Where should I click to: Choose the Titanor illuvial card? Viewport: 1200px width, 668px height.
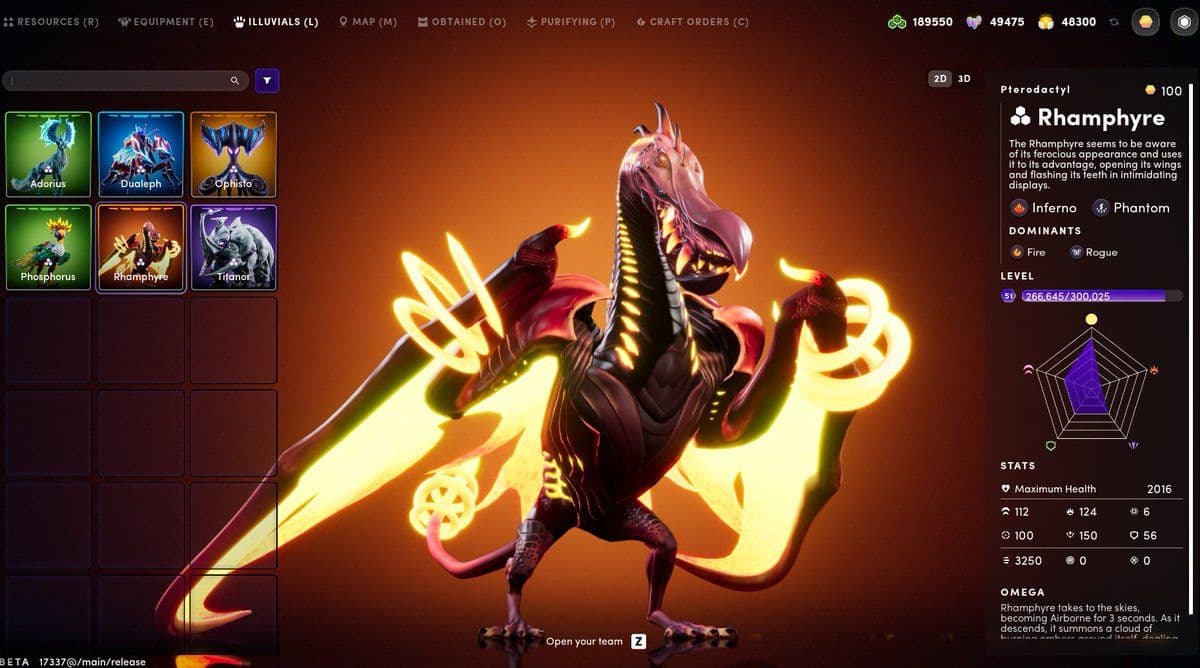tap(233, 247)
